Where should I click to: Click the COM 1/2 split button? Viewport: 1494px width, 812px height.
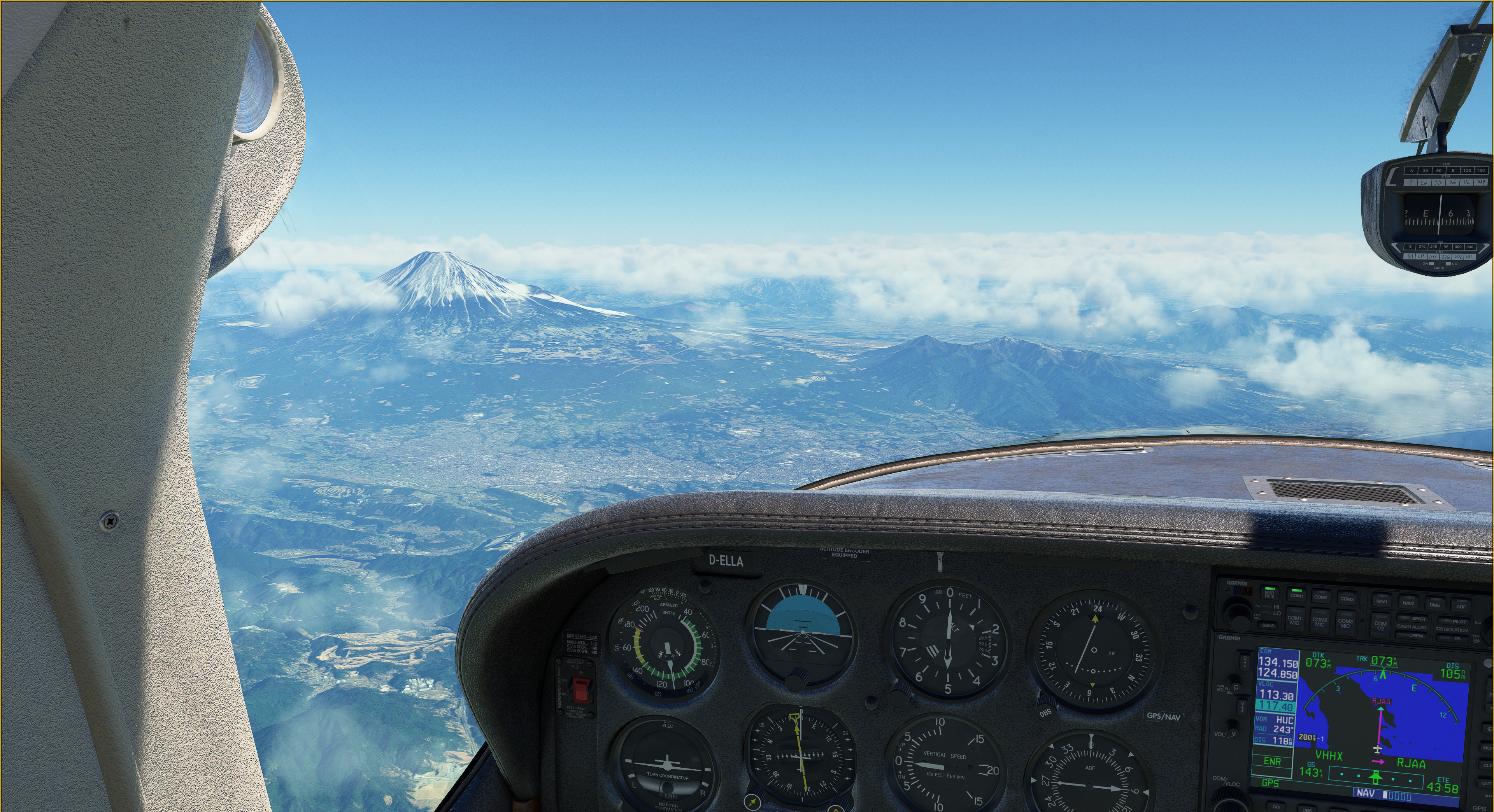(x=1380, y=626)
